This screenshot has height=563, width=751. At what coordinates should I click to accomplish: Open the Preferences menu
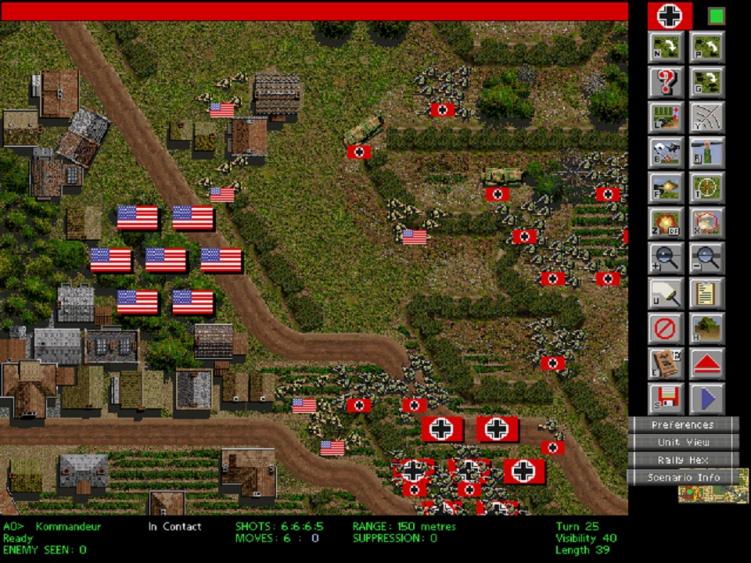pos(683,425)
